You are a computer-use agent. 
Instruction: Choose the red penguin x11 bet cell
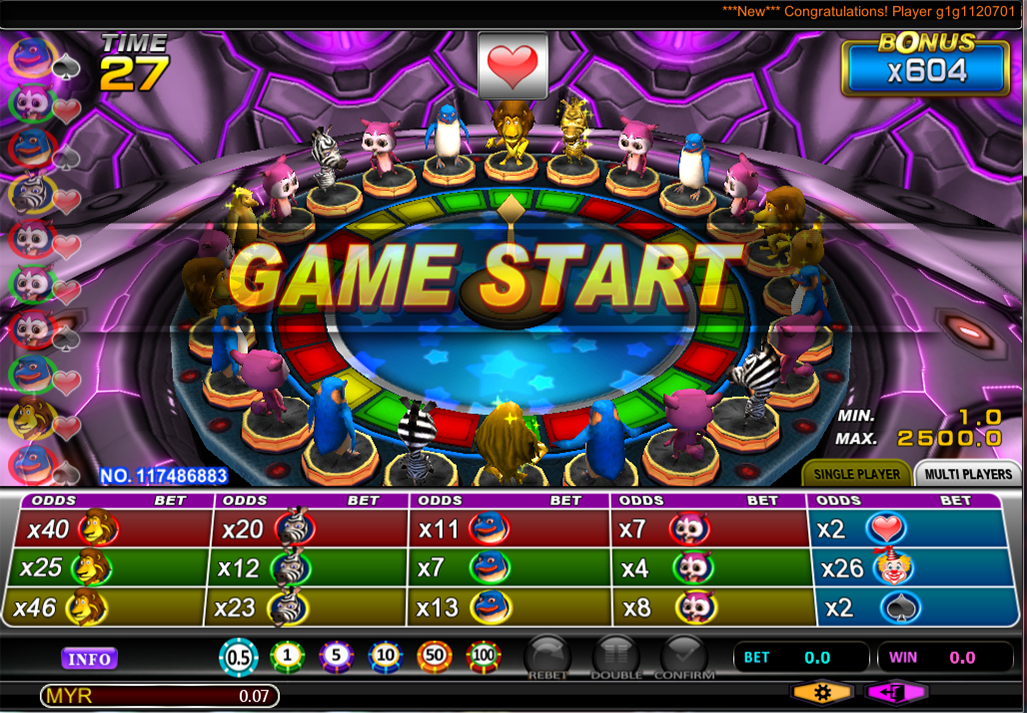[508, 528]
